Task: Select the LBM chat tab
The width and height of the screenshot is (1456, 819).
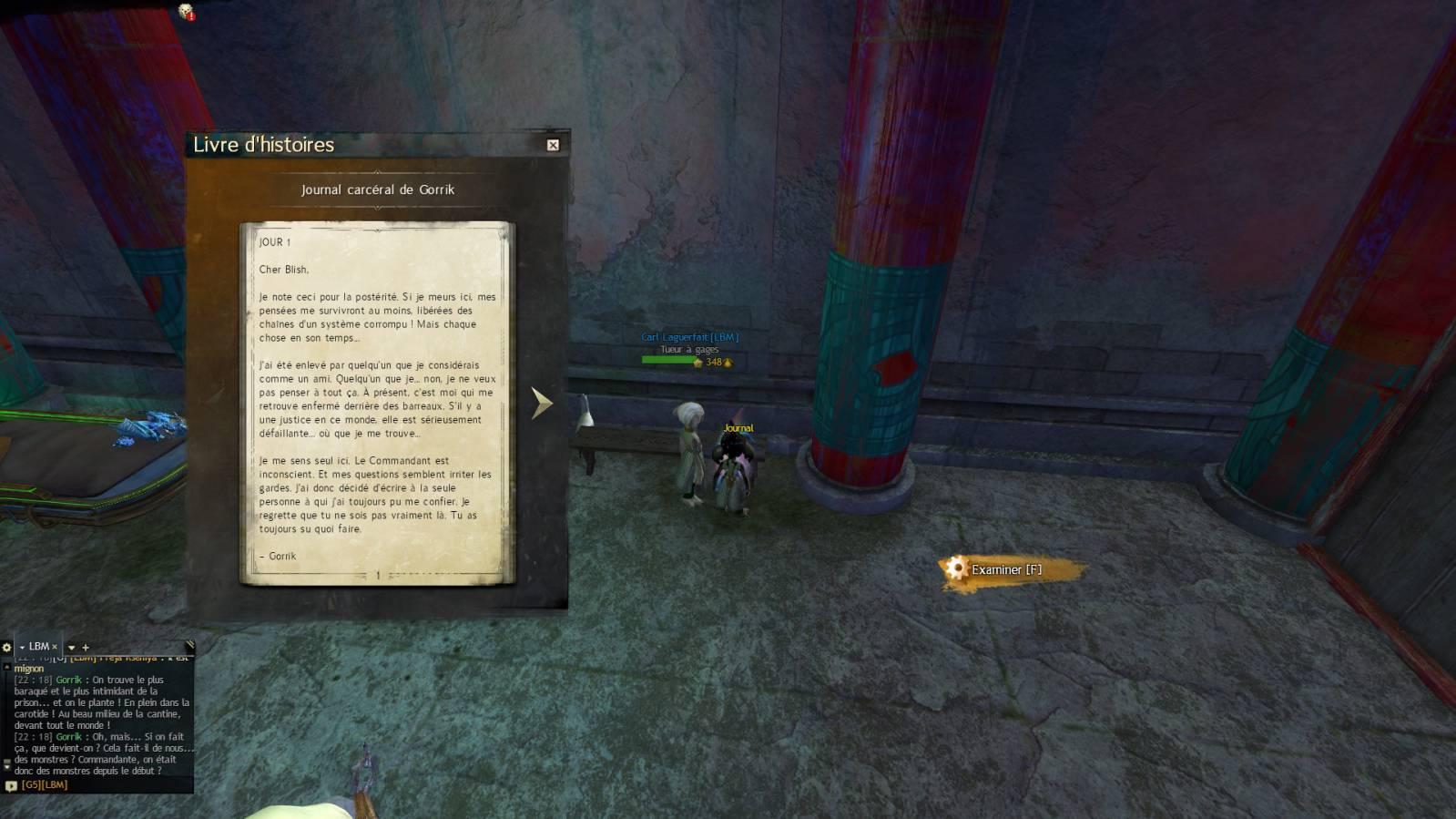Action: (38, 647)
